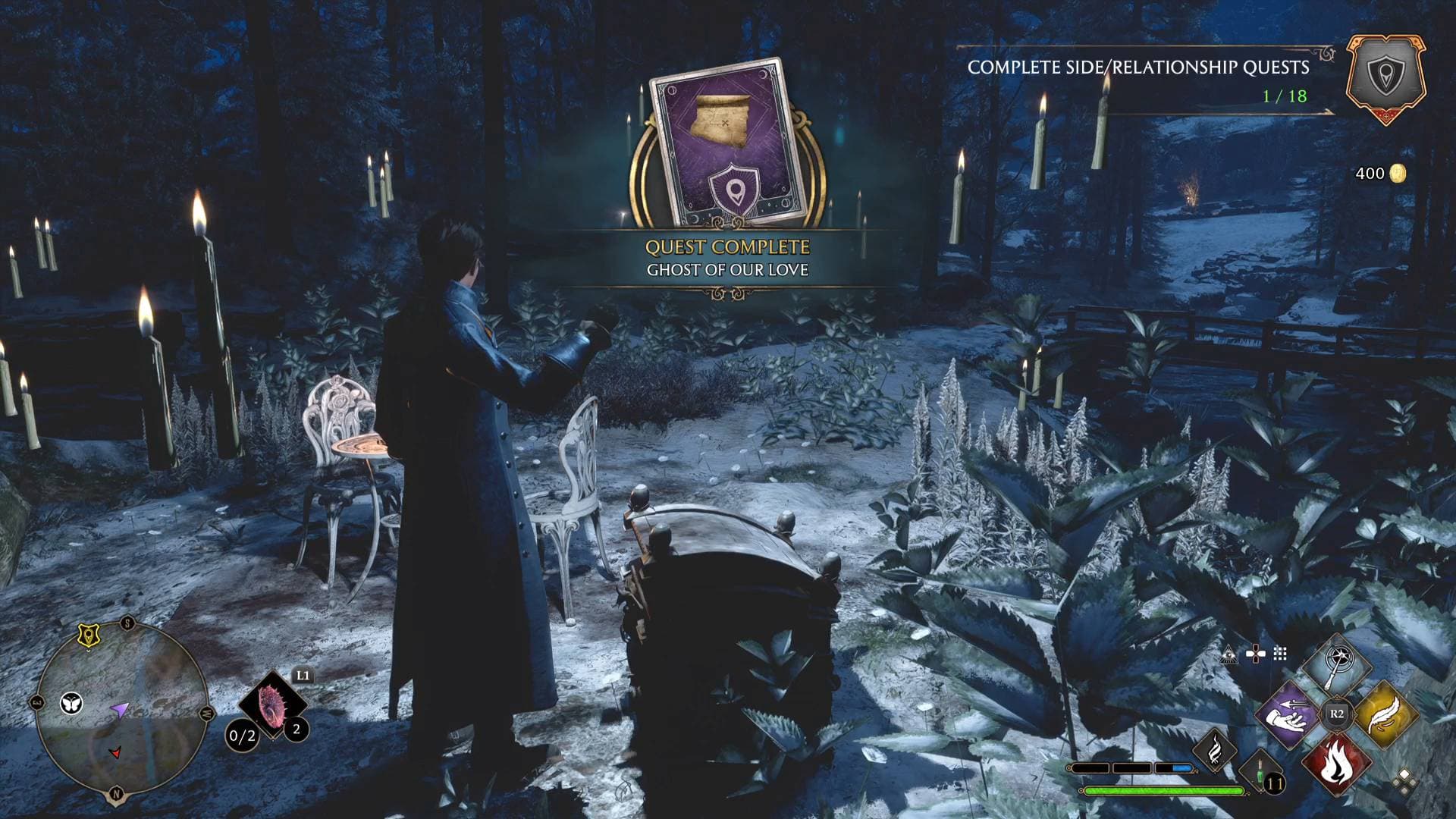Select the purple Accio hand spell icon
1456x819 pixels.
coord(1288,716)
